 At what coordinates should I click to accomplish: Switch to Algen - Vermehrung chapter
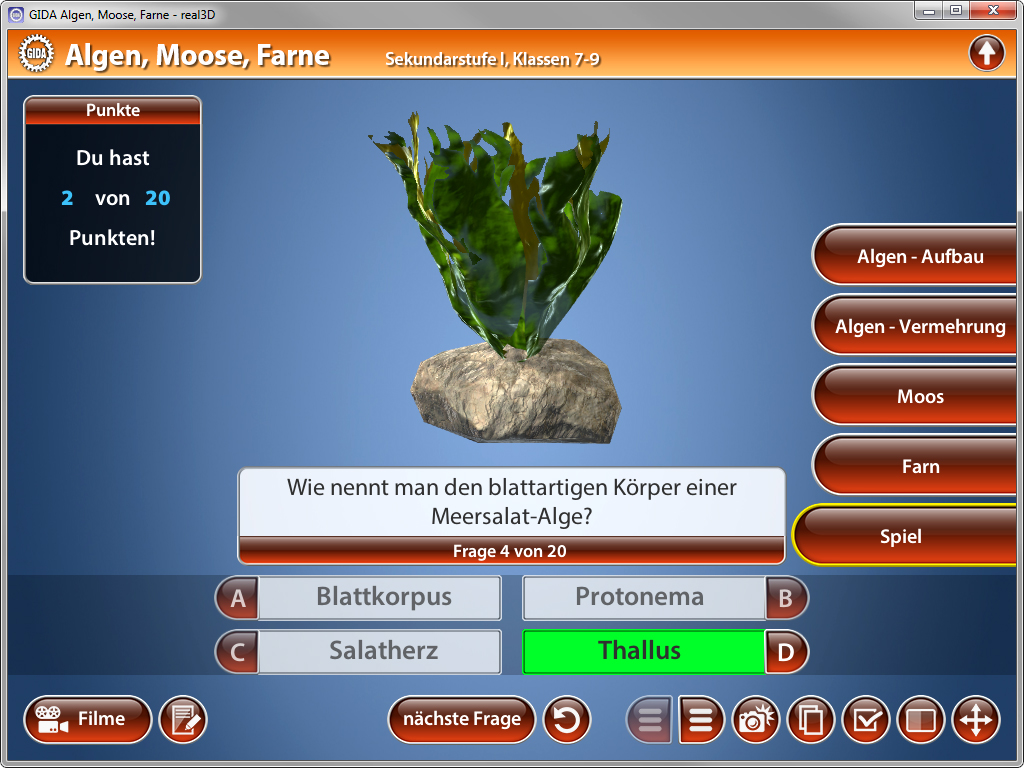tap(919, 327)
